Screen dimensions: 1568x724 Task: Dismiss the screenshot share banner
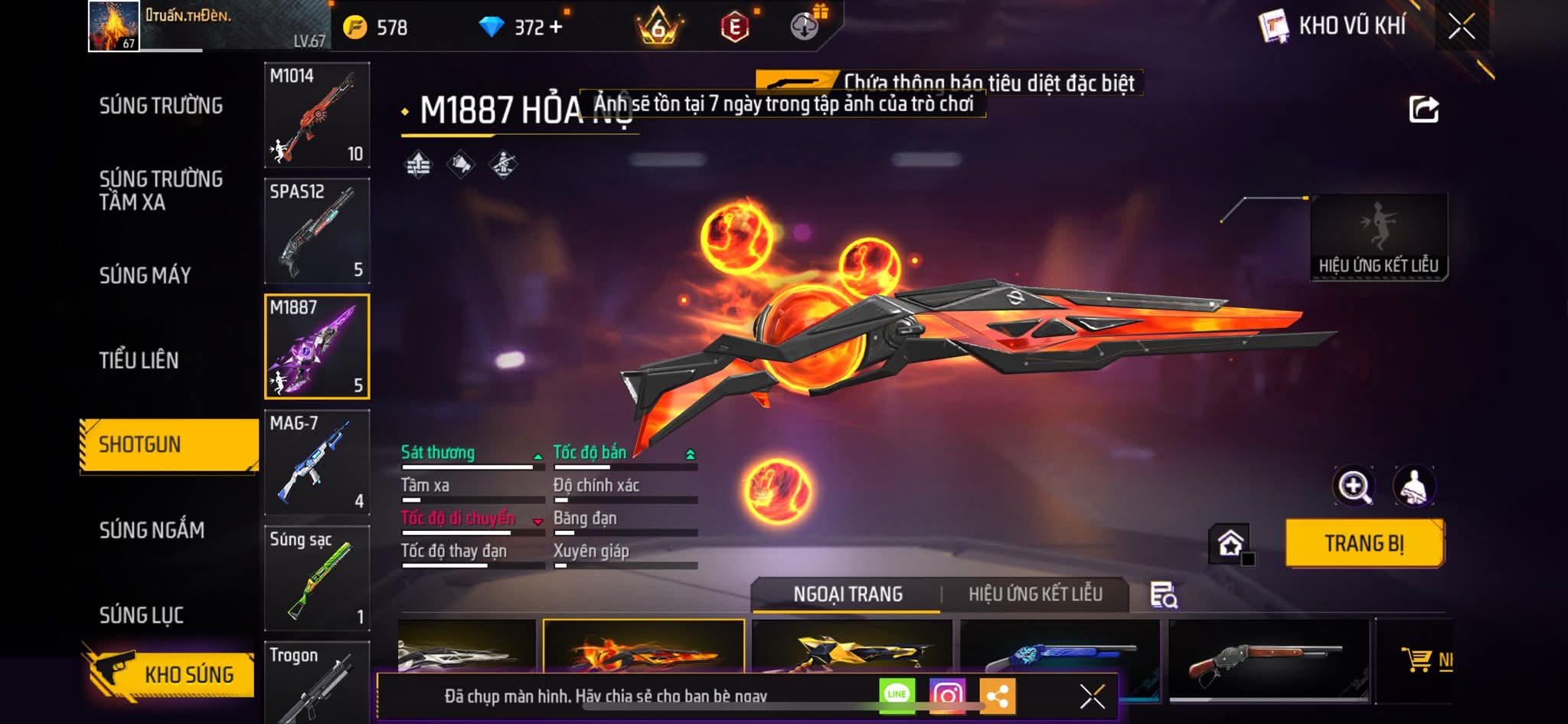click(x=1092, y=696)
